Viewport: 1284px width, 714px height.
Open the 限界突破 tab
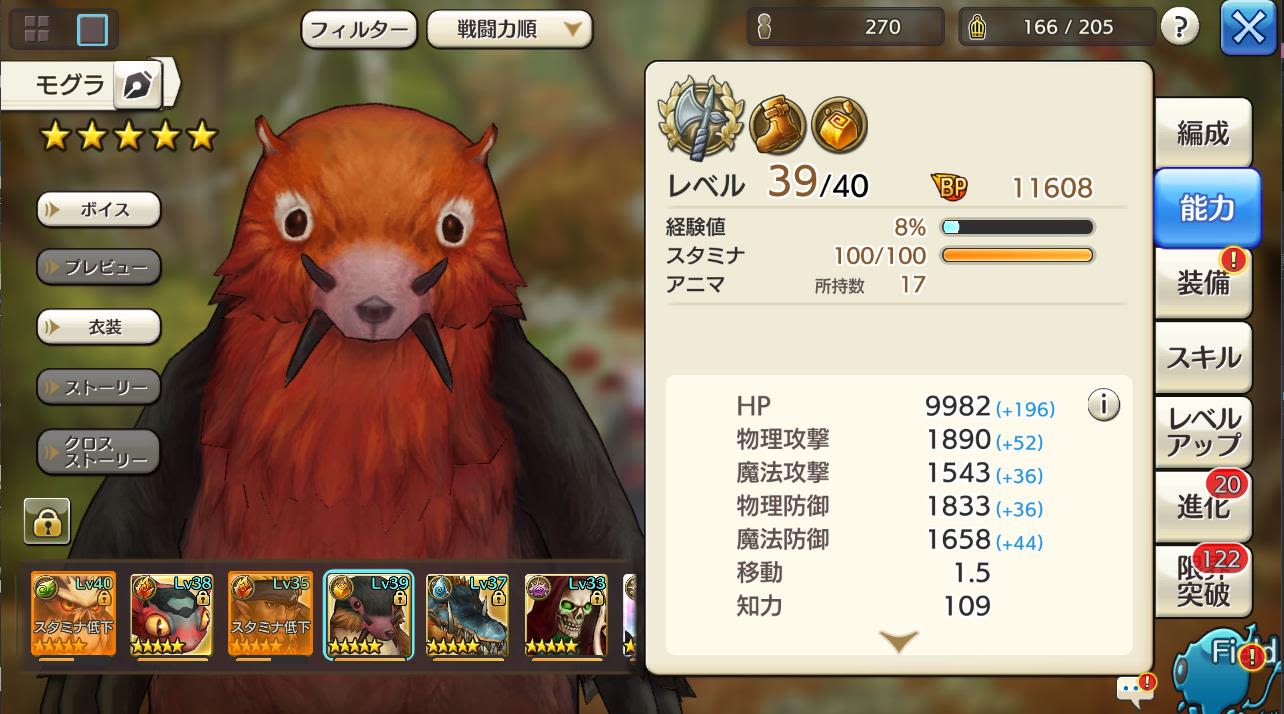[x=1203, y=582]
